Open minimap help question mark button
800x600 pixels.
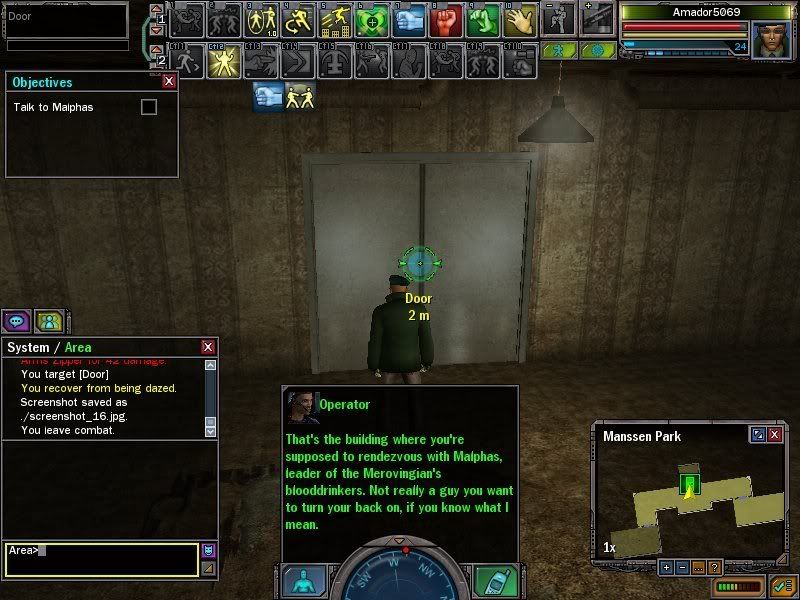(715, 567)
